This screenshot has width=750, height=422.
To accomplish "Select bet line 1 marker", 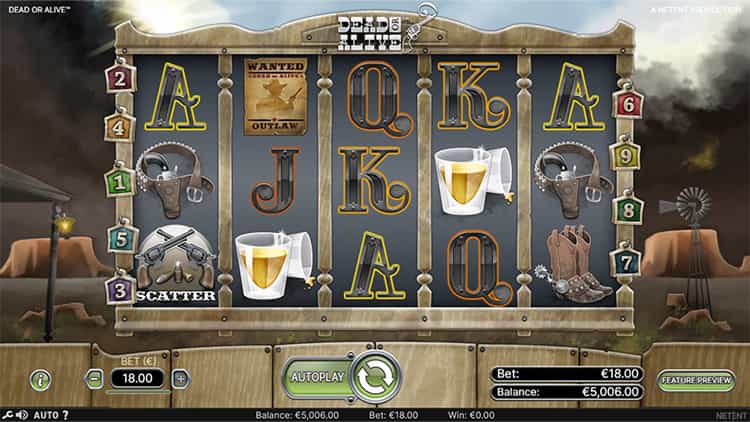I will 120,182.
